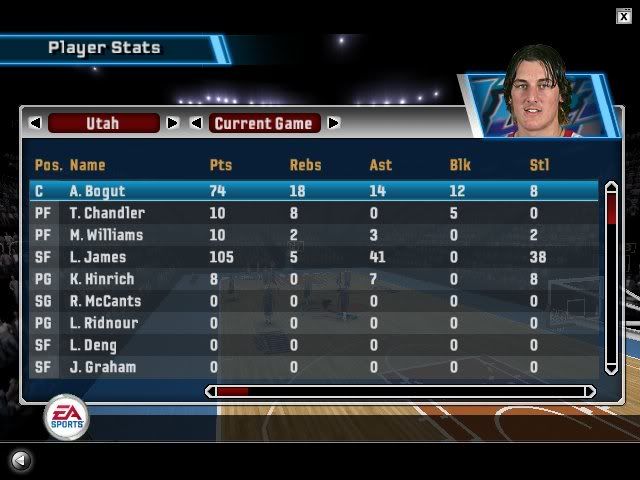Show the previous stat period before Current Game
This screenshot has height=480, width=640.
pyautogui.click(x=196, y=123)
